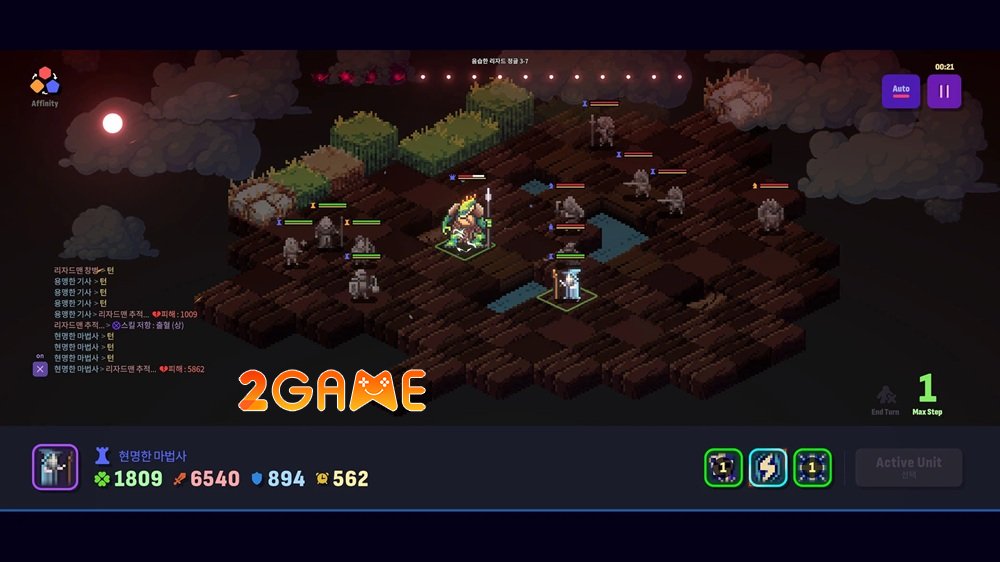Viewport: 1000px width, 562px height.
Task: Toggle the Auto battle button
Action: point(901,91)
